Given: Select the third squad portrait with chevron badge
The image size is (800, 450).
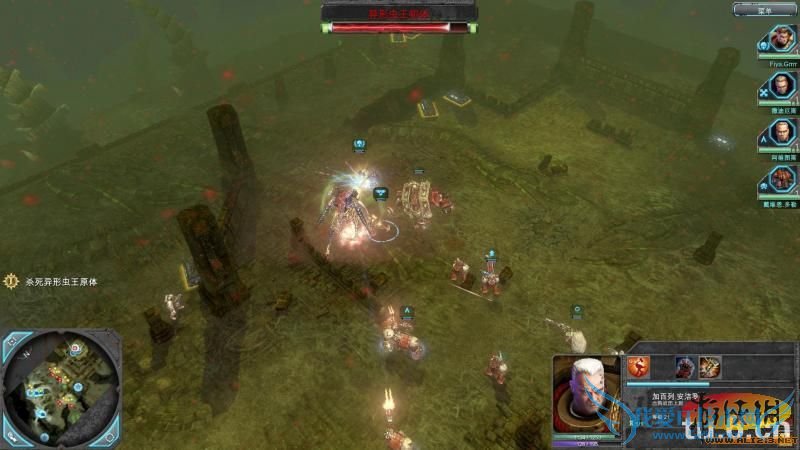Looking at the screenshot, I should pyautogui.click(x=780, y=133).
